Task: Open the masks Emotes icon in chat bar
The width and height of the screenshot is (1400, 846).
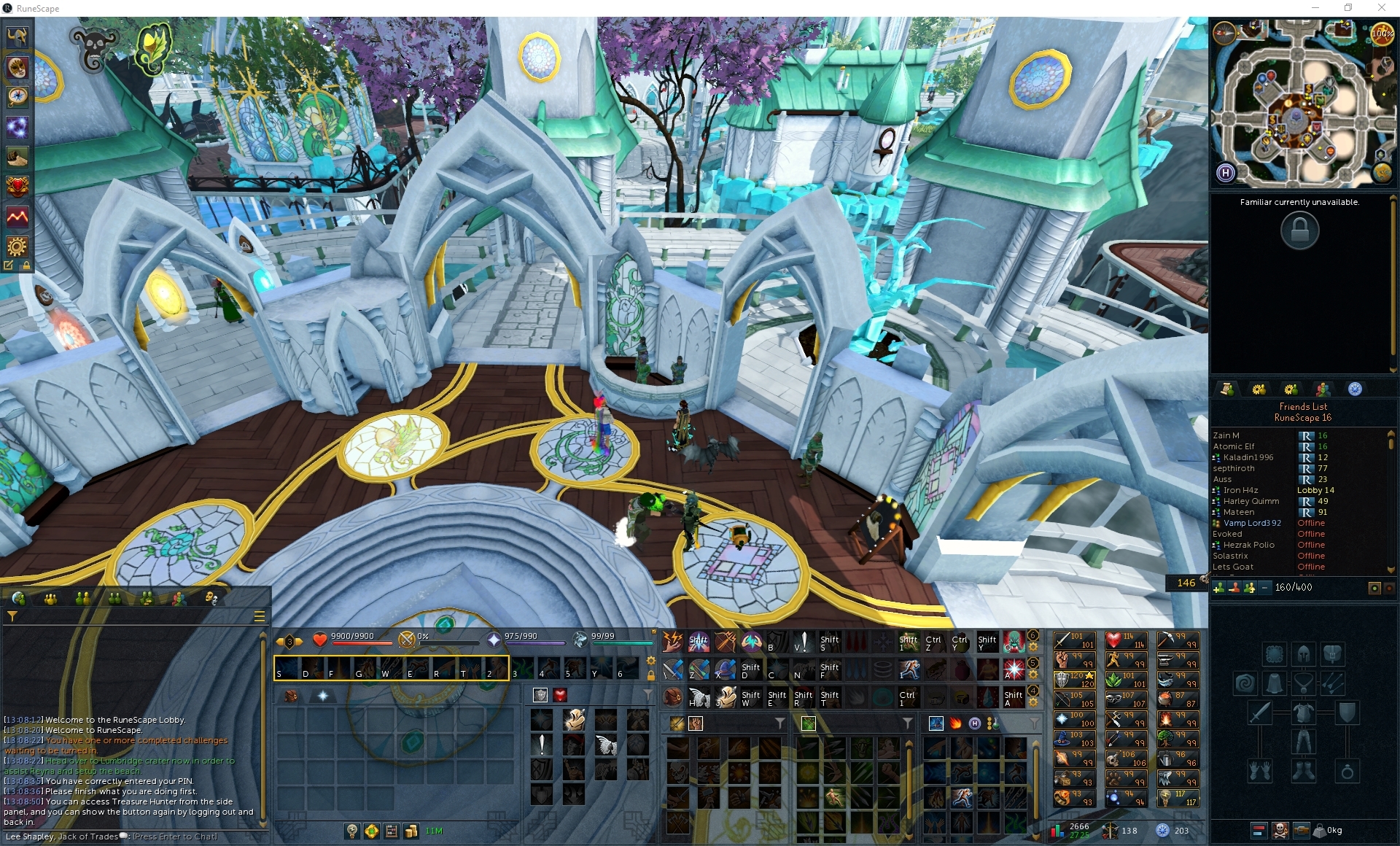Action: 211,598
